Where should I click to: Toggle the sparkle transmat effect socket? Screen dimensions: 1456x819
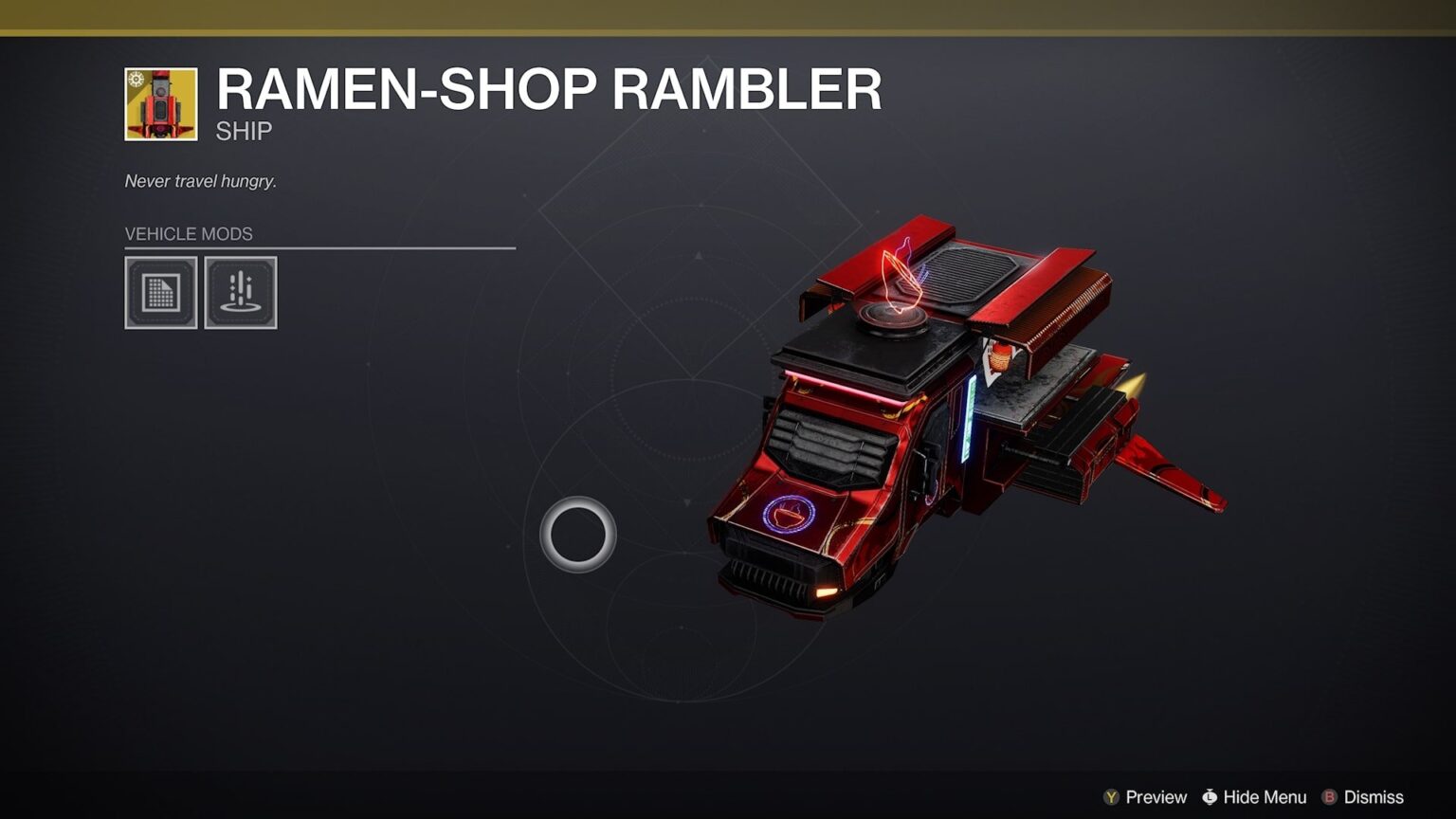coord(240,293)
